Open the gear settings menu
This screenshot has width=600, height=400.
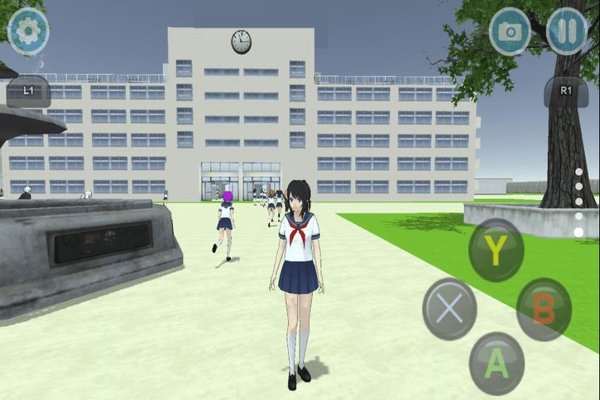[x=28, y=31]
